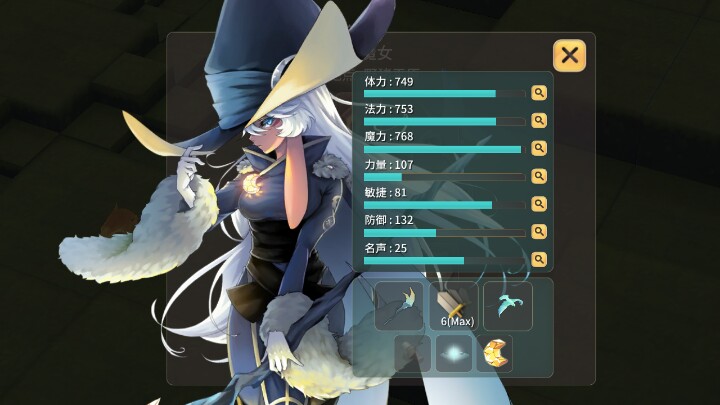Inspect the 魔力 stat with magnifier
The width and height of the screenshot is (720, 405).
[x=539, y=148]
